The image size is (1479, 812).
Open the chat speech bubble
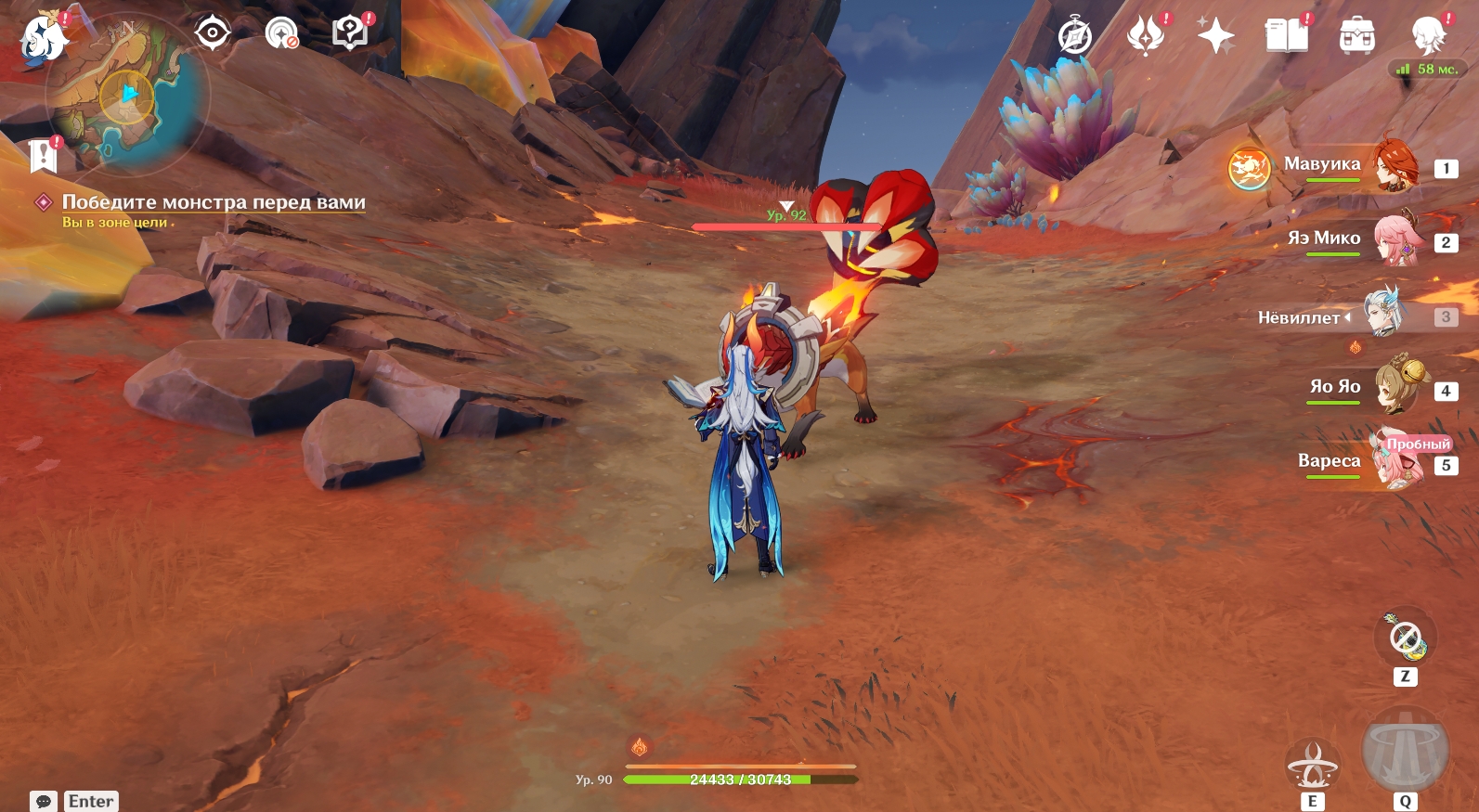tap(43, 801)
